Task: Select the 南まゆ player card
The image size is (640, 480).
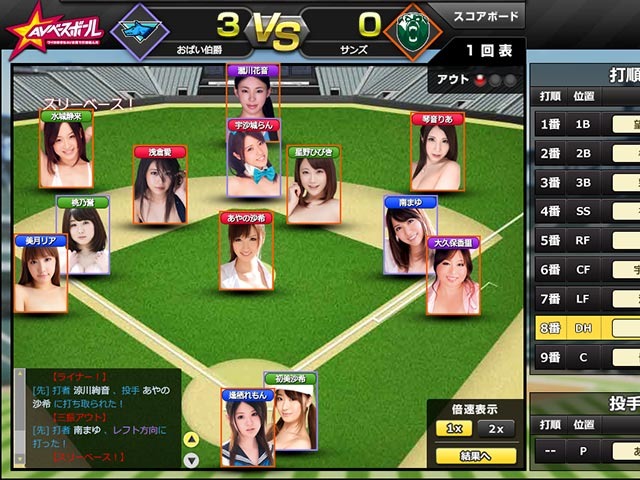Action: pyautogui.click(x=410, y=234)
